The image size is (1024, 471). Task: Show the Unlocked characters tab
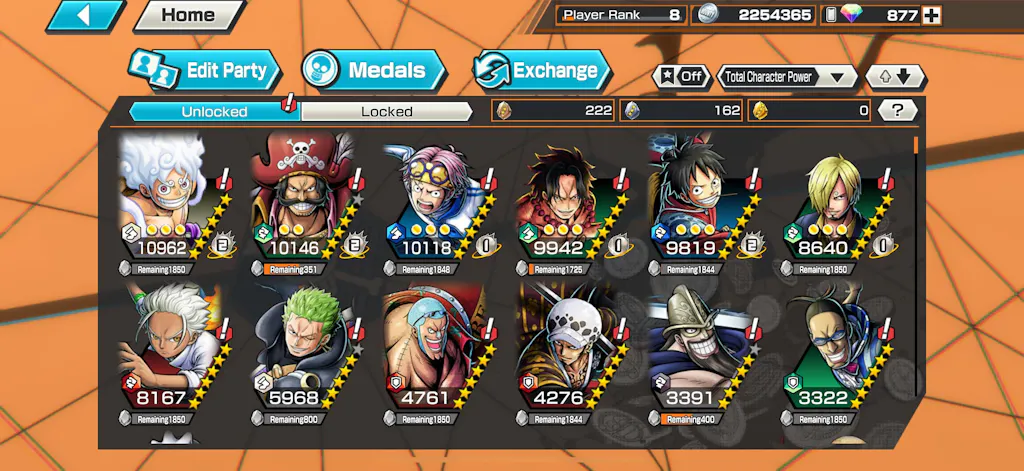coord(214,111)
